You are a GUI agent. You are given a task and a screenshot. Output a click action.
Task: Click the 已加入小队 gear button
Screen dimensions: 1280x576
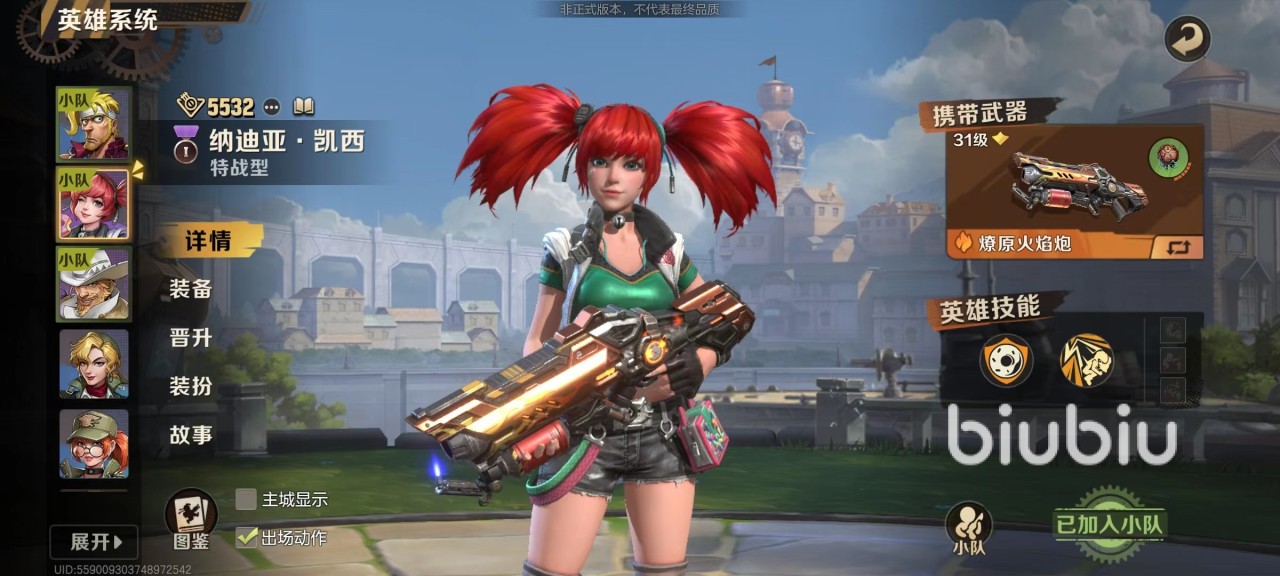tap(1110, 524)
